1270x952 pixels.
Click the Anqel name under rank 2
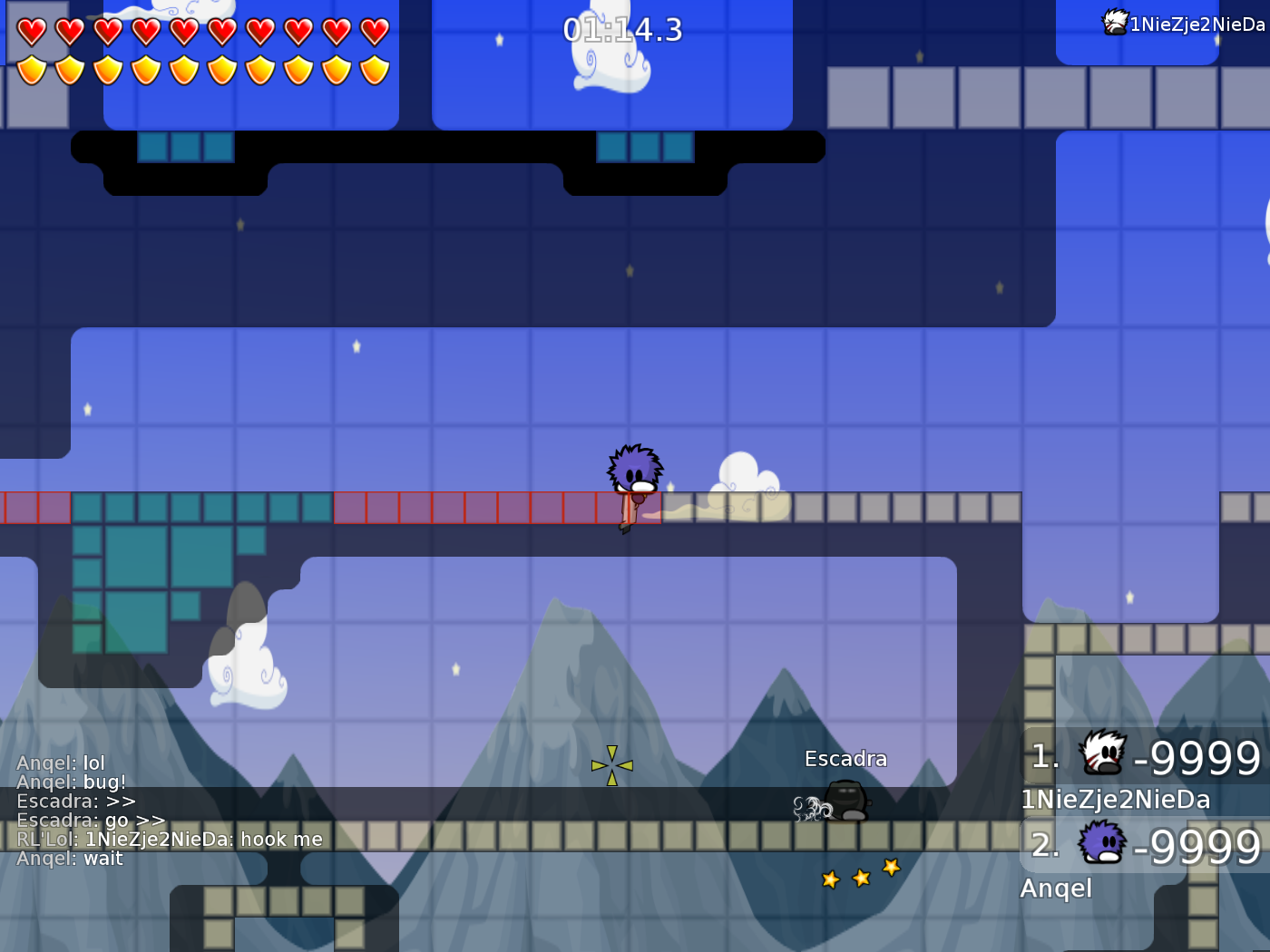(1055, 889)
